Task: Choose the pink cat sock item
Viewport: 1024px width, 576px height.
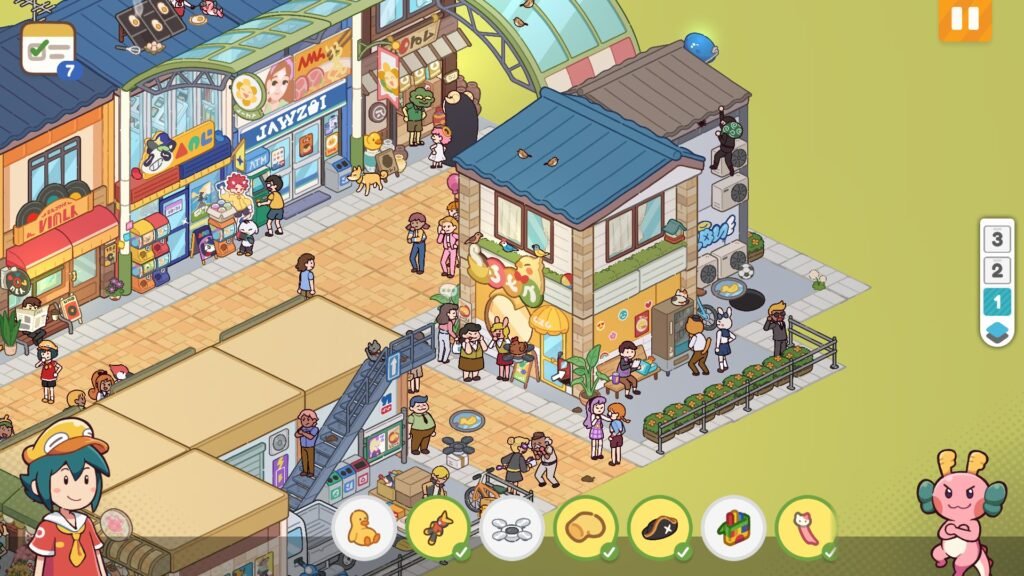Action: 807,528
